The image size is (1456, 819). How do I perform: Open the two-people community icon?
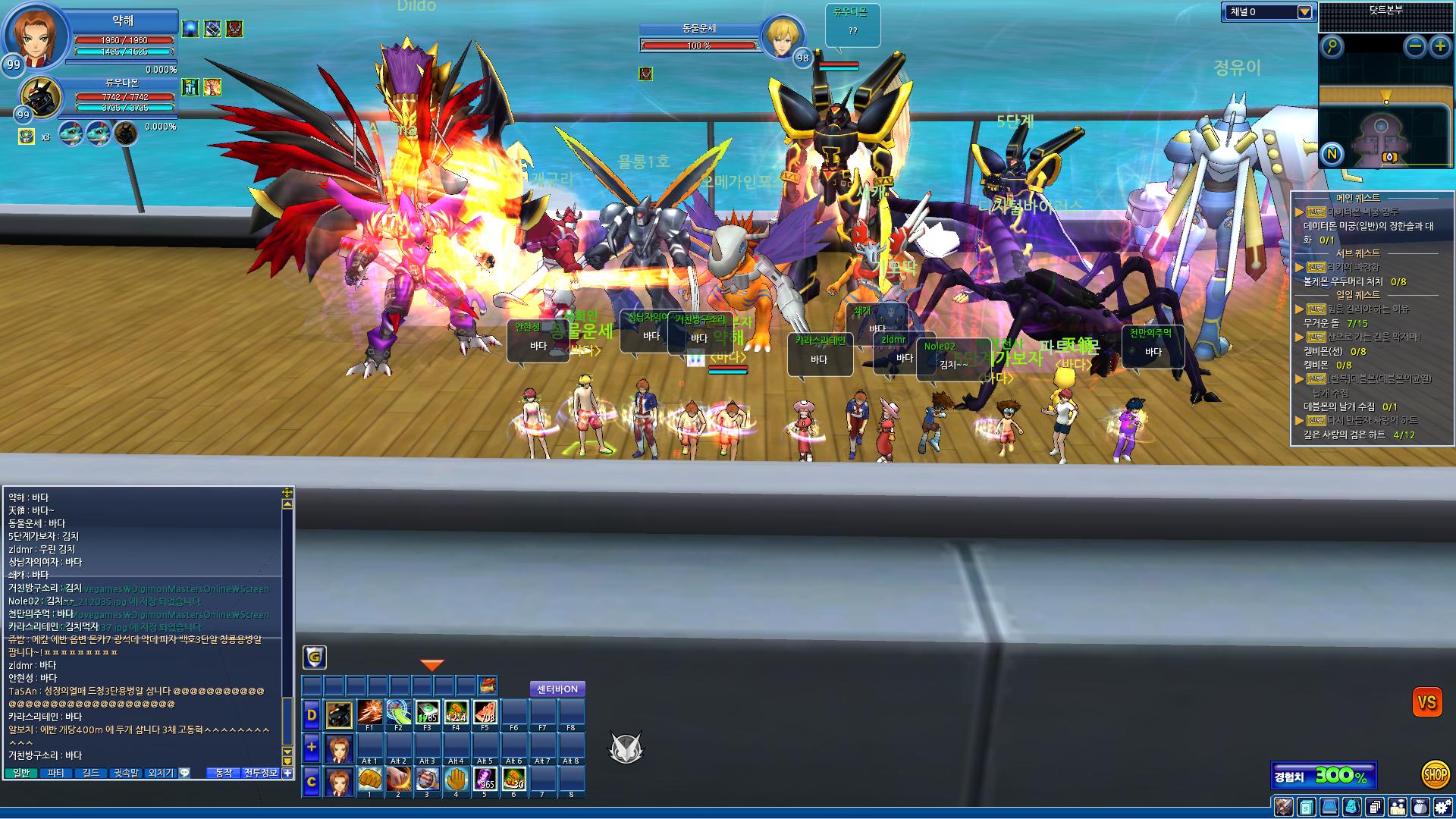click(1398, 807)
